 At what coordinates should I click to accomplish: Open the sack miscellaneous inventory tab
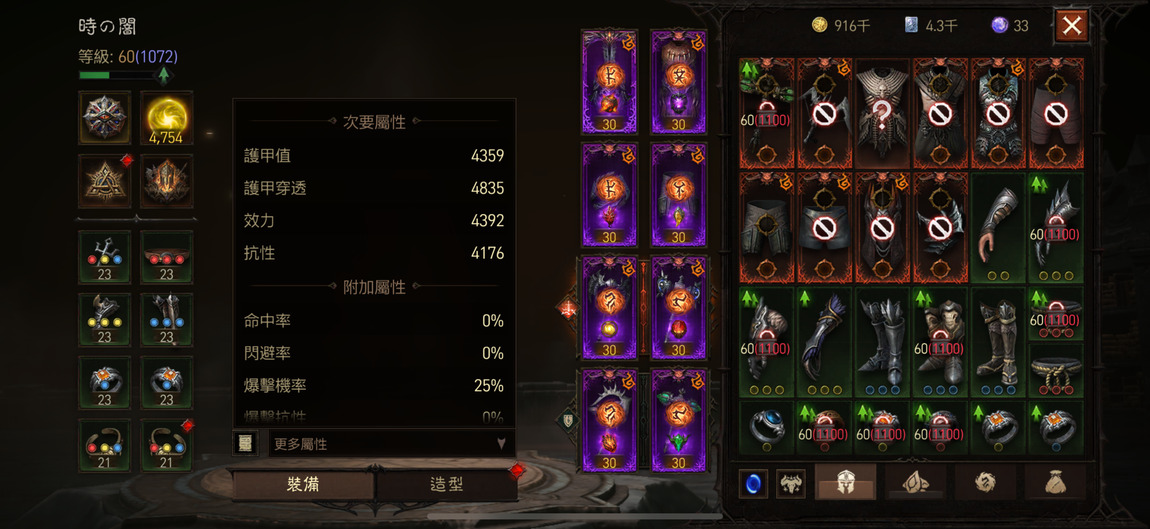1051,482
